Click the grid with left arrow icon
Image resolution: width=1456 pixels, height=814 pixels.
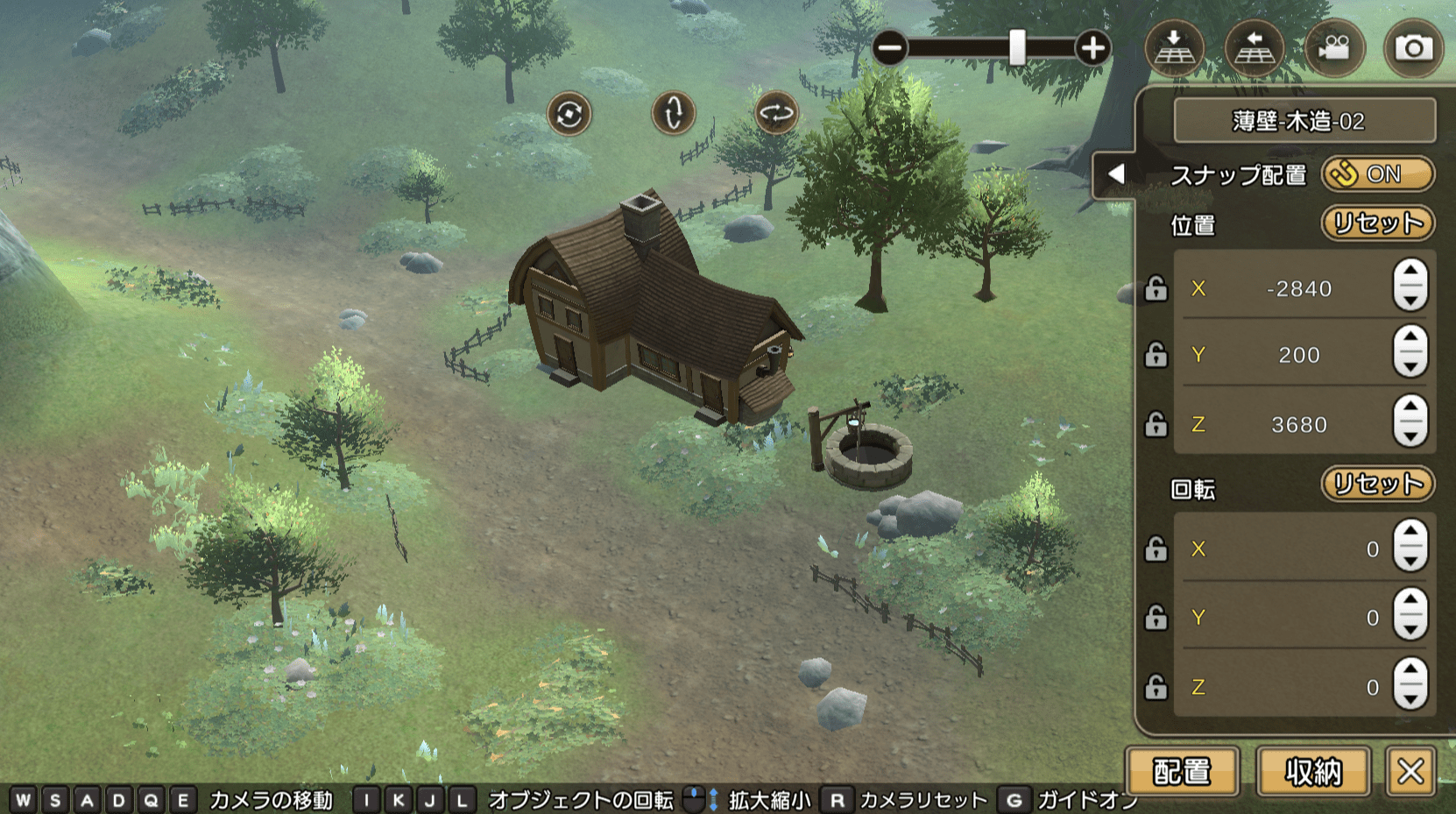point(1254,48)
